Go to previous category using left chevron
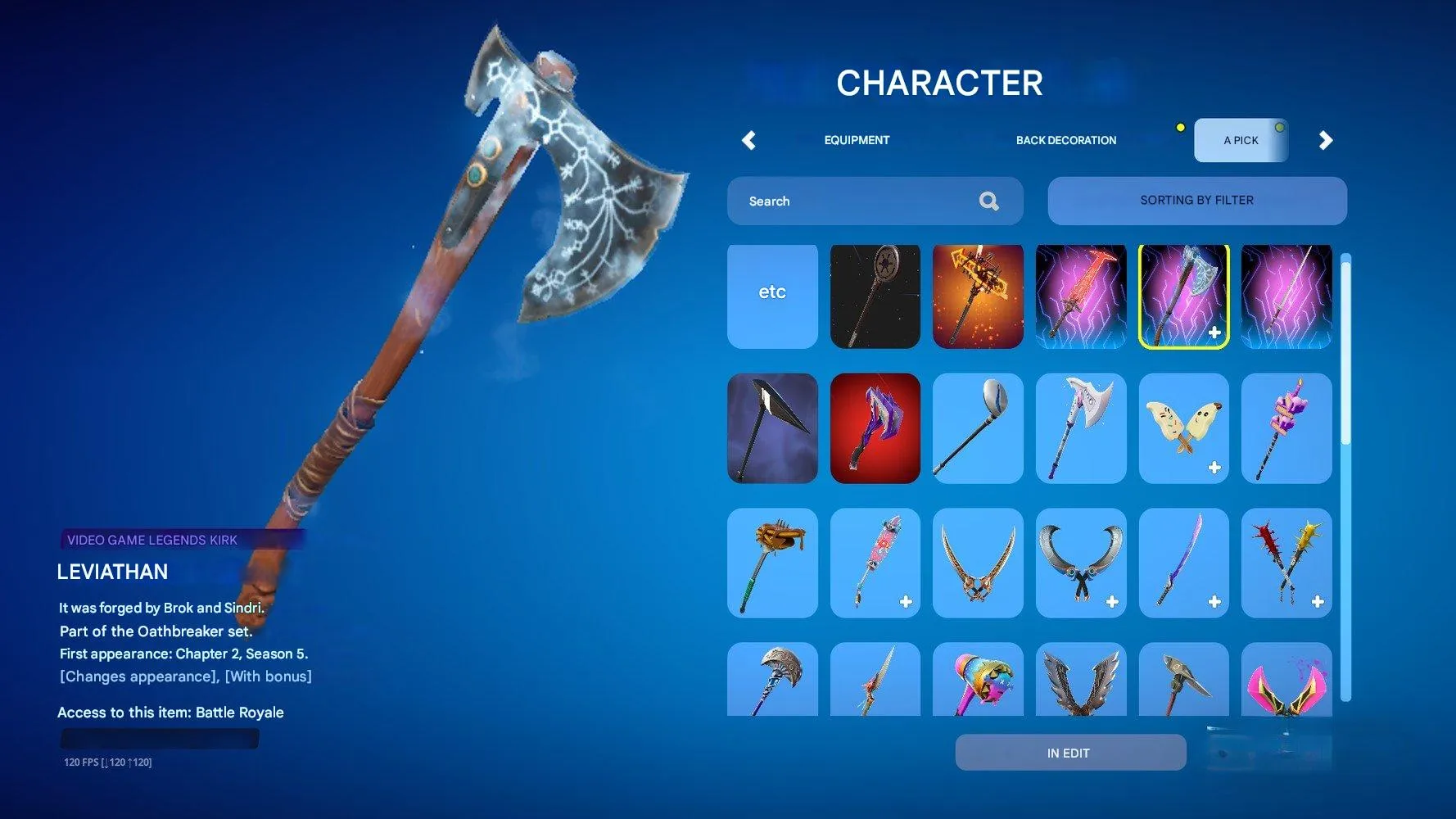Image resolution: width=1456 pixels, height=819 pixels. pos(748,140)
